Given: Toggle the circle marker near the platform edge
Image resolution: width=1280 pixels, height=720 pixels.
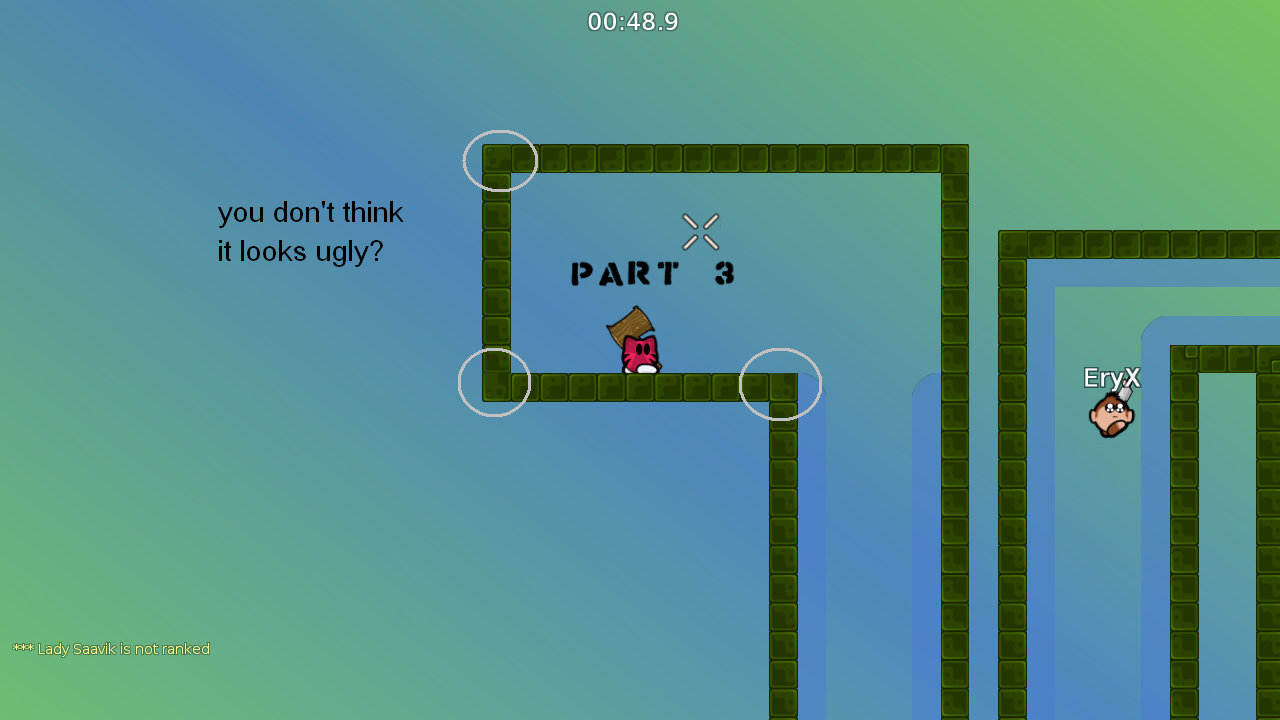Looking at the screenshot, I should pyautogui.click(x=780, y=384).
